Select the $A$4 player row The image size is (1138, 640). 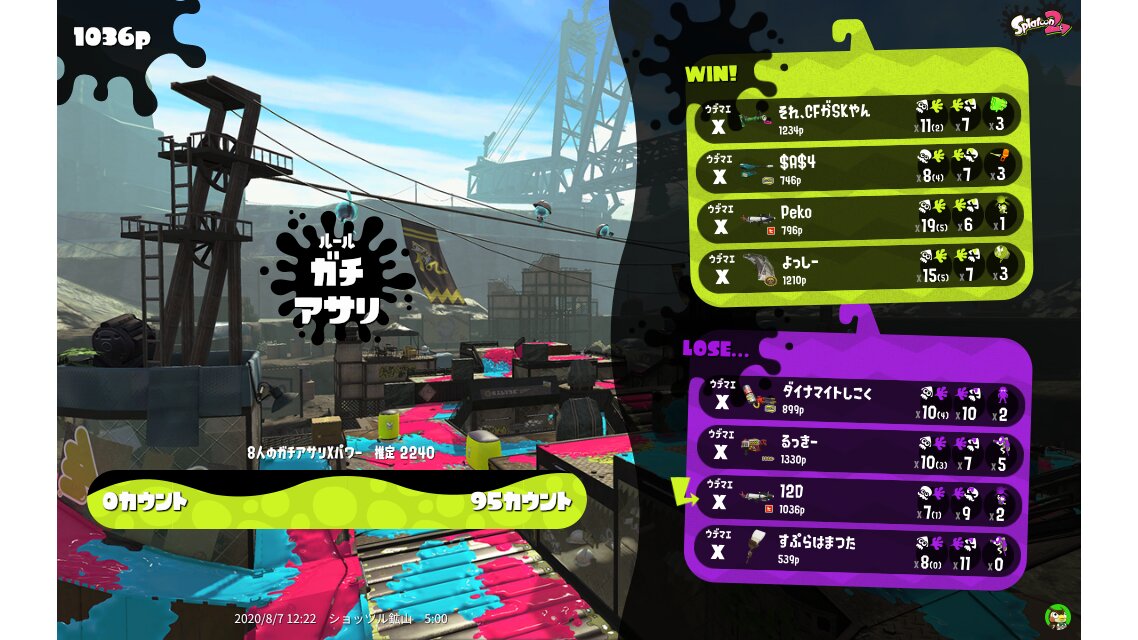click(860, 169)
